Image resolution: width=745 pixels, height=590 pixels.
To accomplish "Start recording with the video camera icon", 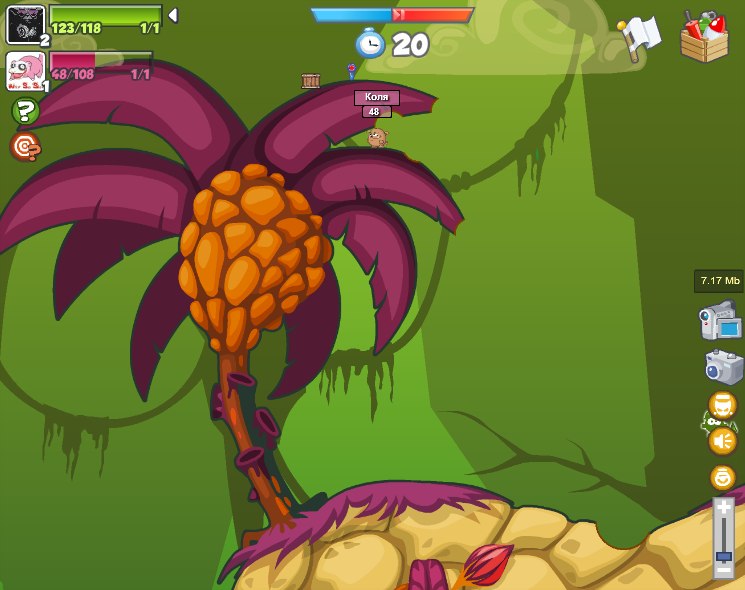I will click(720, 321).
